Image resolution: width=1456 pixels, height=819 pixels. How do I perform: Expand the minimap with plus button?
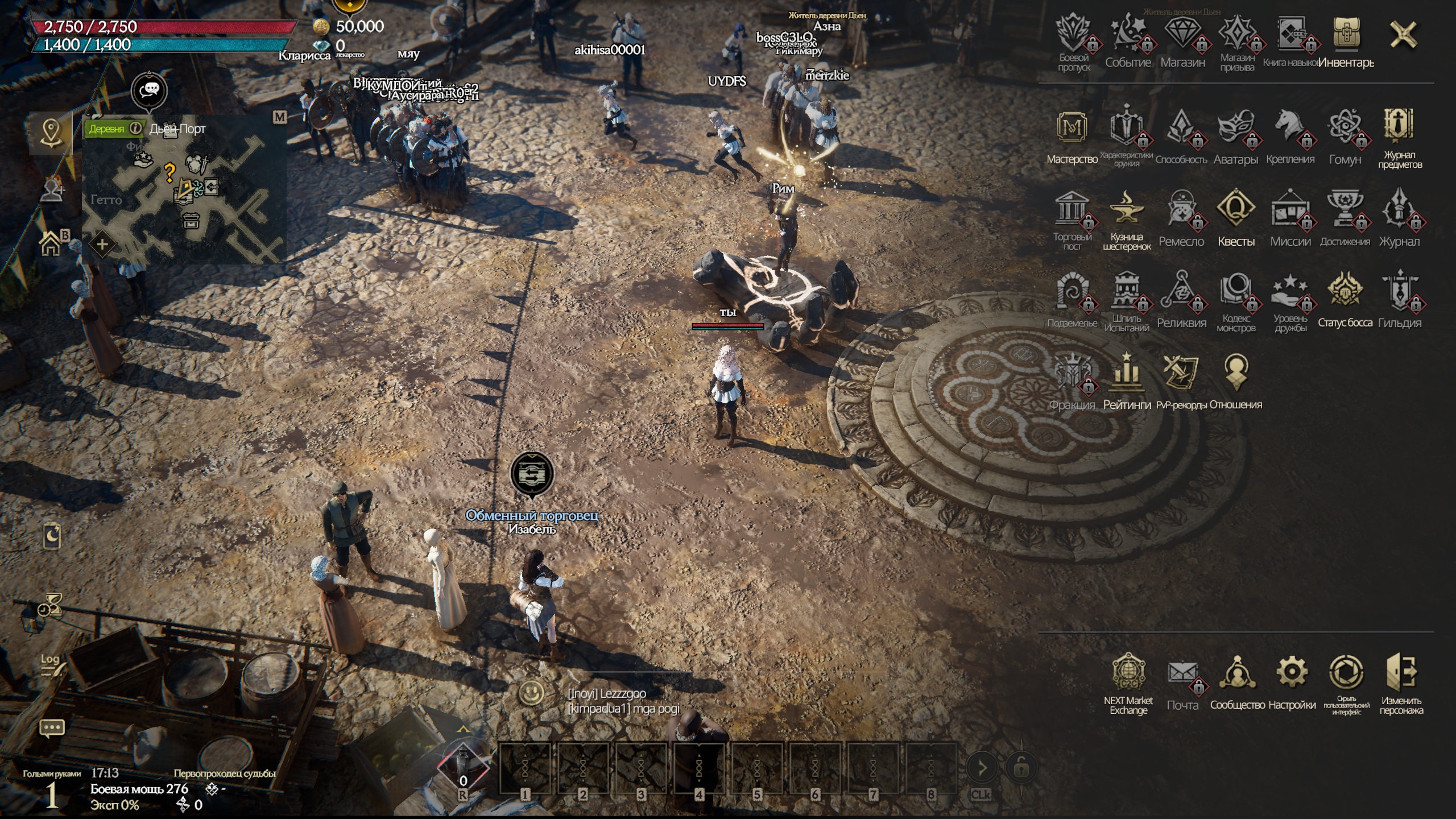tap(102, 245)
